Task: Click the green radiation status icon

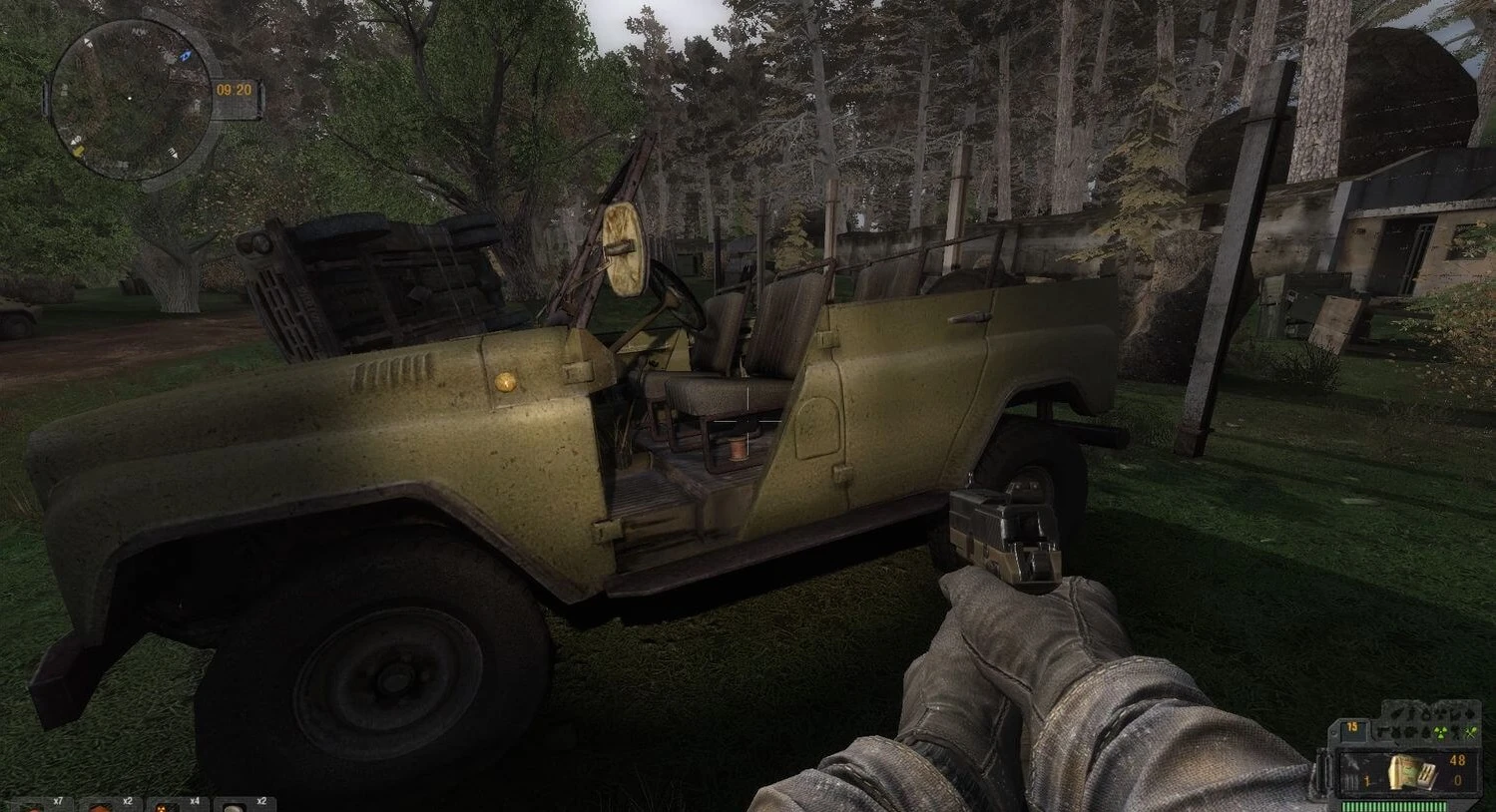Action: [x=1441, y=733]
